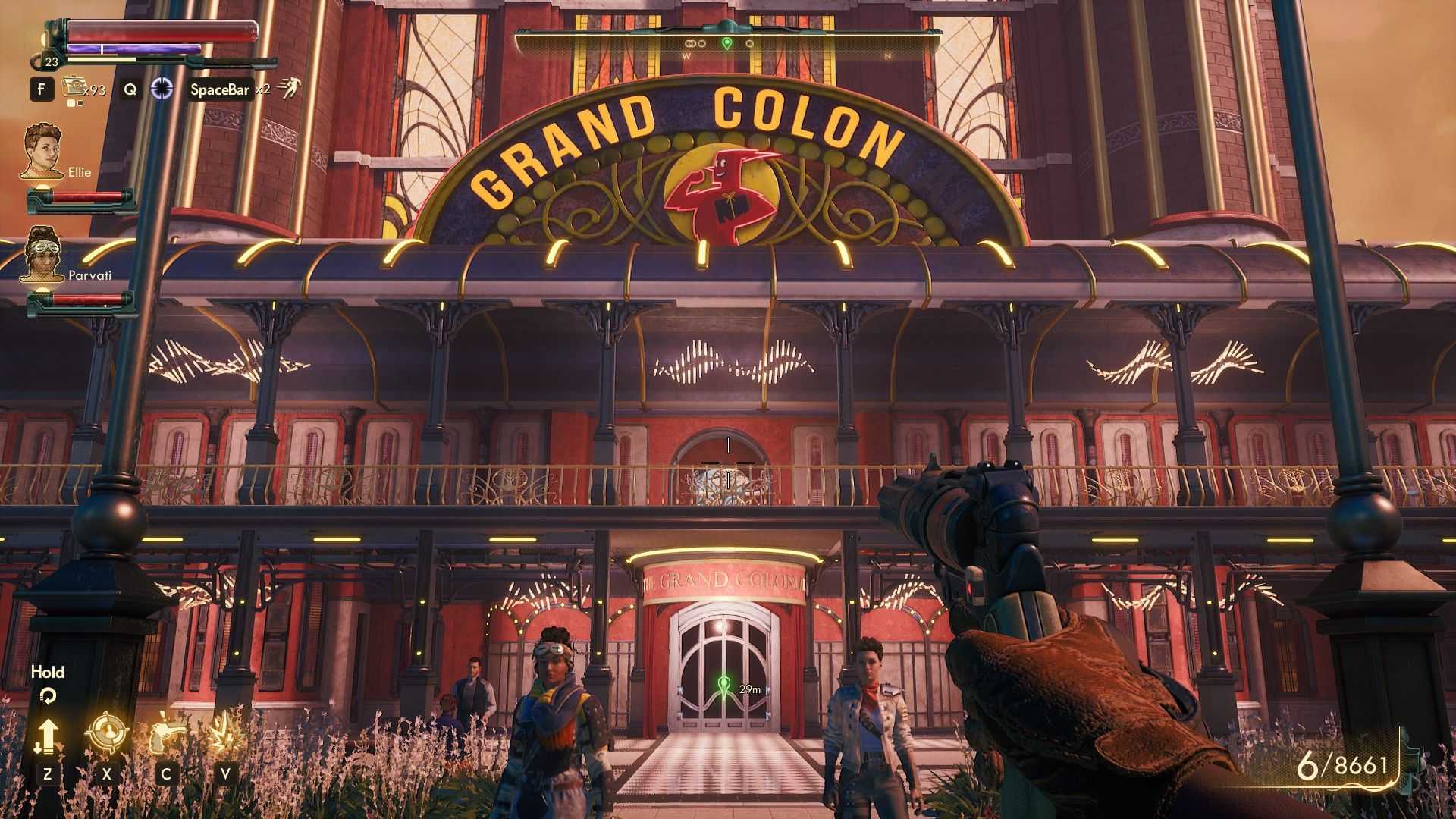
Task: Click the green quest marker on compass
Action: (x=726, y=43)
